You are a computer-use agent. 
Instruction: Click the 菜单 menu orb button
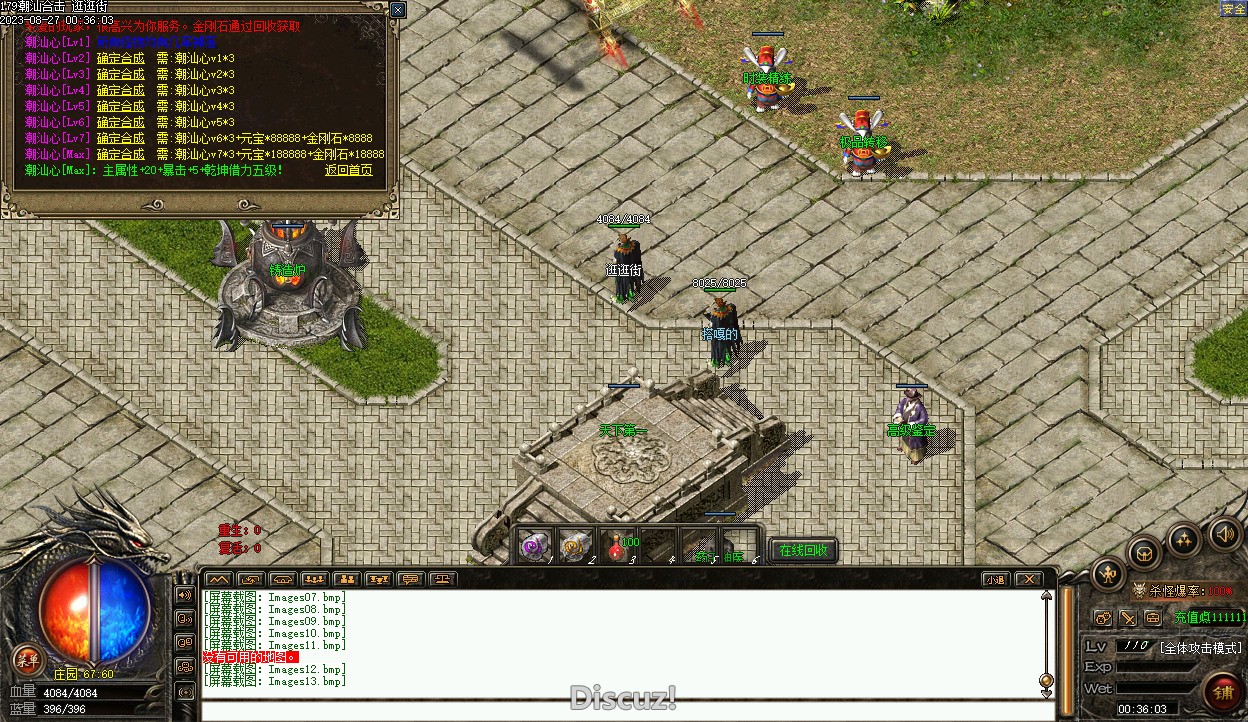26,659
